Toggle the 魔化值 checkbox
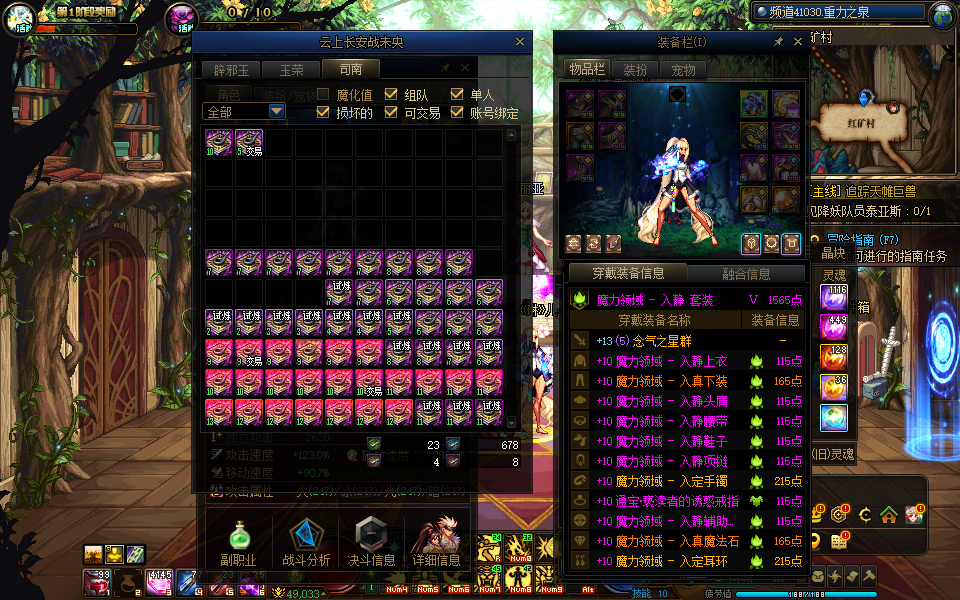This screenshot has height=600, width=960. pos(323,94)
